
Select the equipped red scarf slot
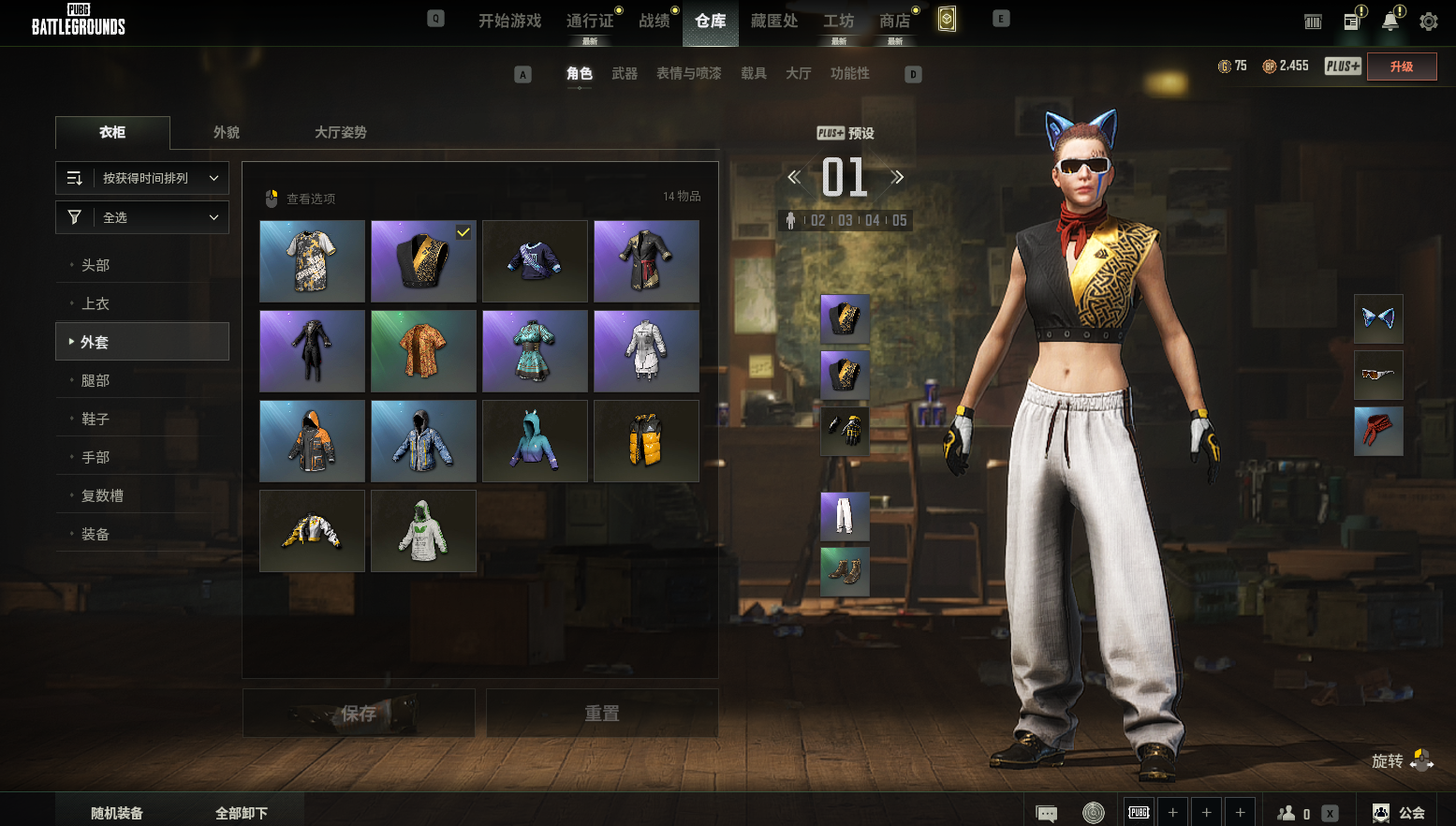(1378, 431)
